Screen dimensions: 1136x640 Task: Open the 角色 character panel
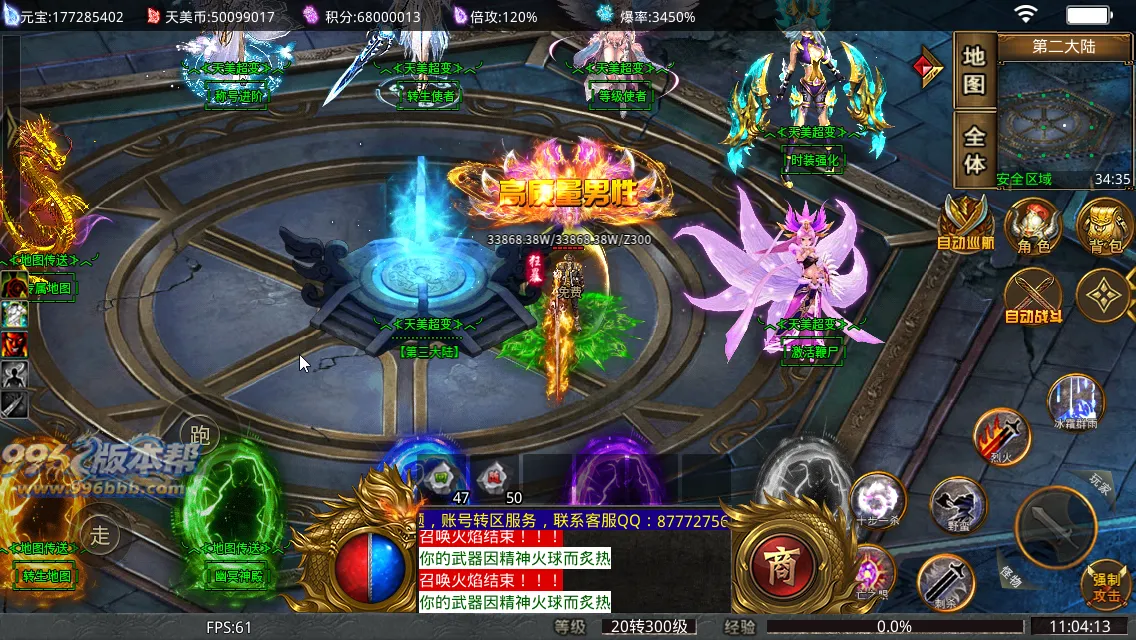[x=1033, y=225]
